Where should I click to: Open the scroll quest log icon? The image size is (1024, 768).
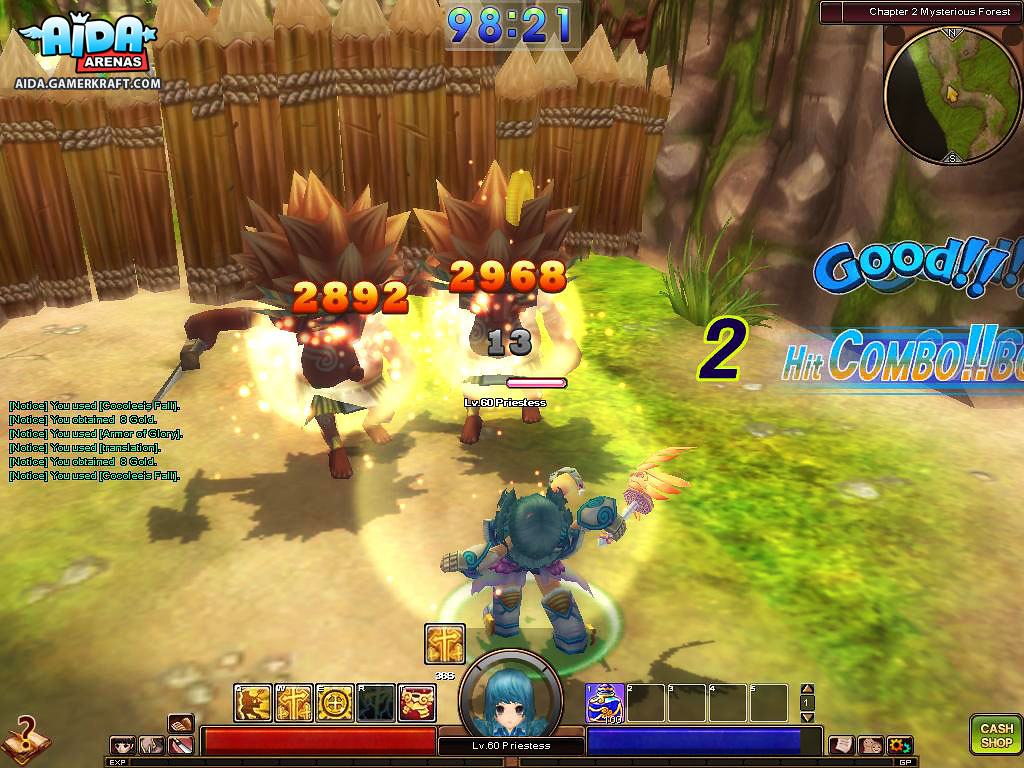841,745
